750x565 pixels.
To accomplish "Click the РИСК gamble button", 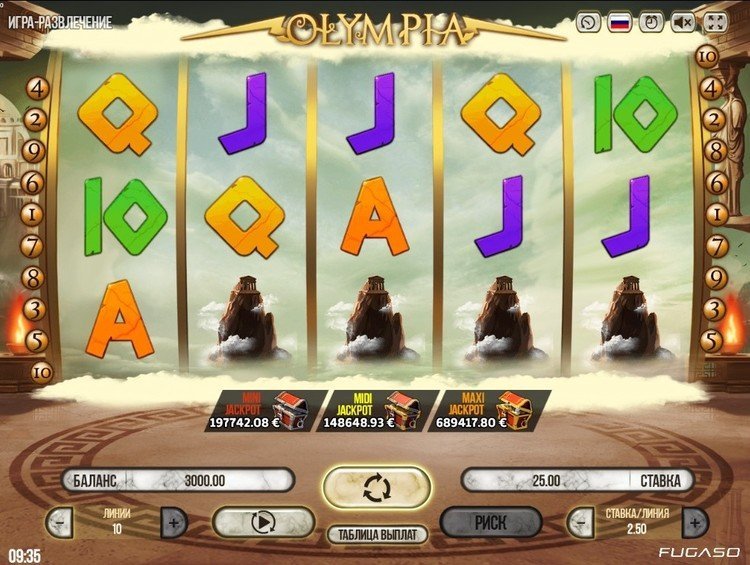I will pos(490,521).
